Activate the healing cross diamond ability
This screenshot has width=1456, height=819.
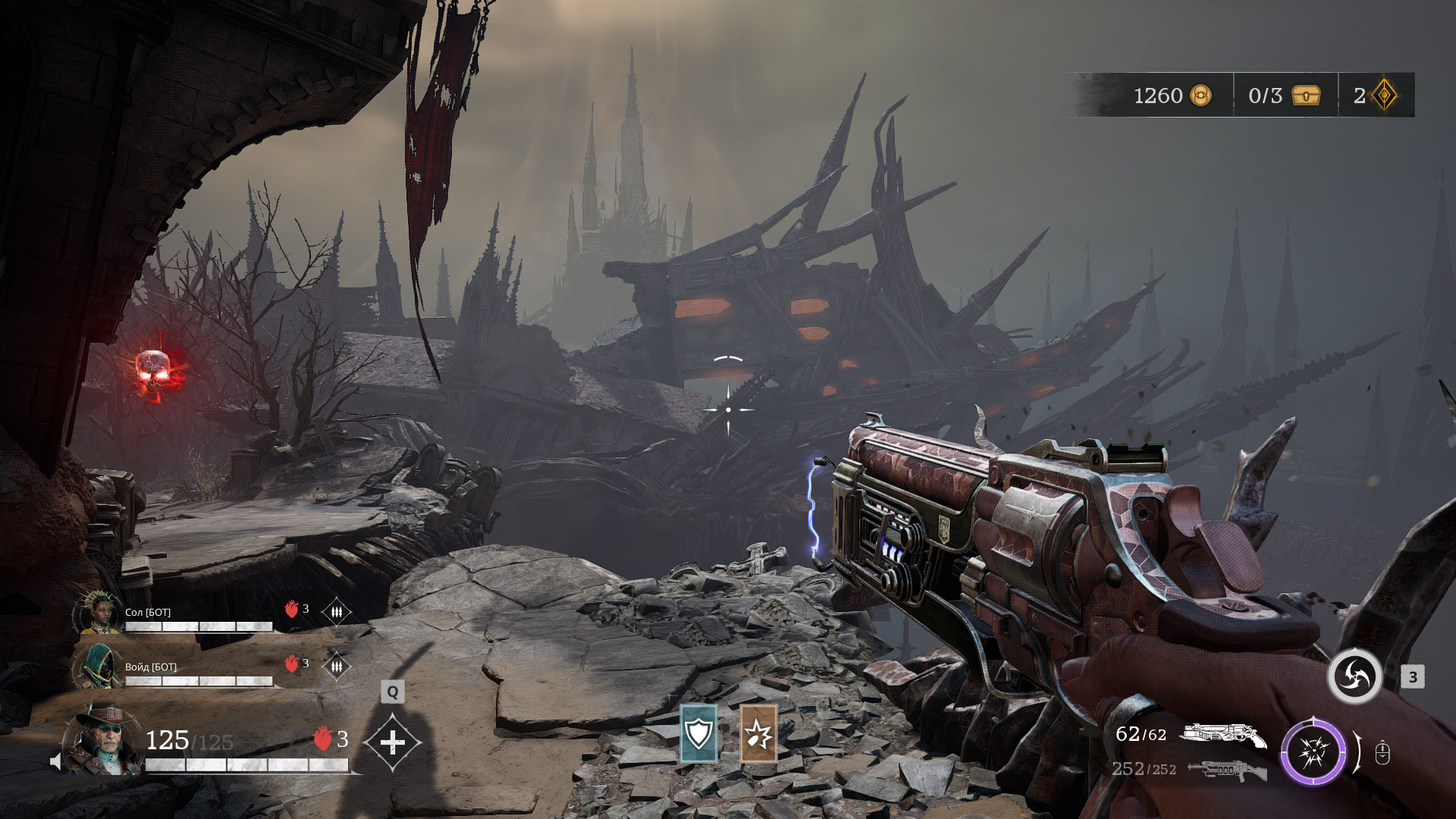pyautogui.click(x=392, y=742)
